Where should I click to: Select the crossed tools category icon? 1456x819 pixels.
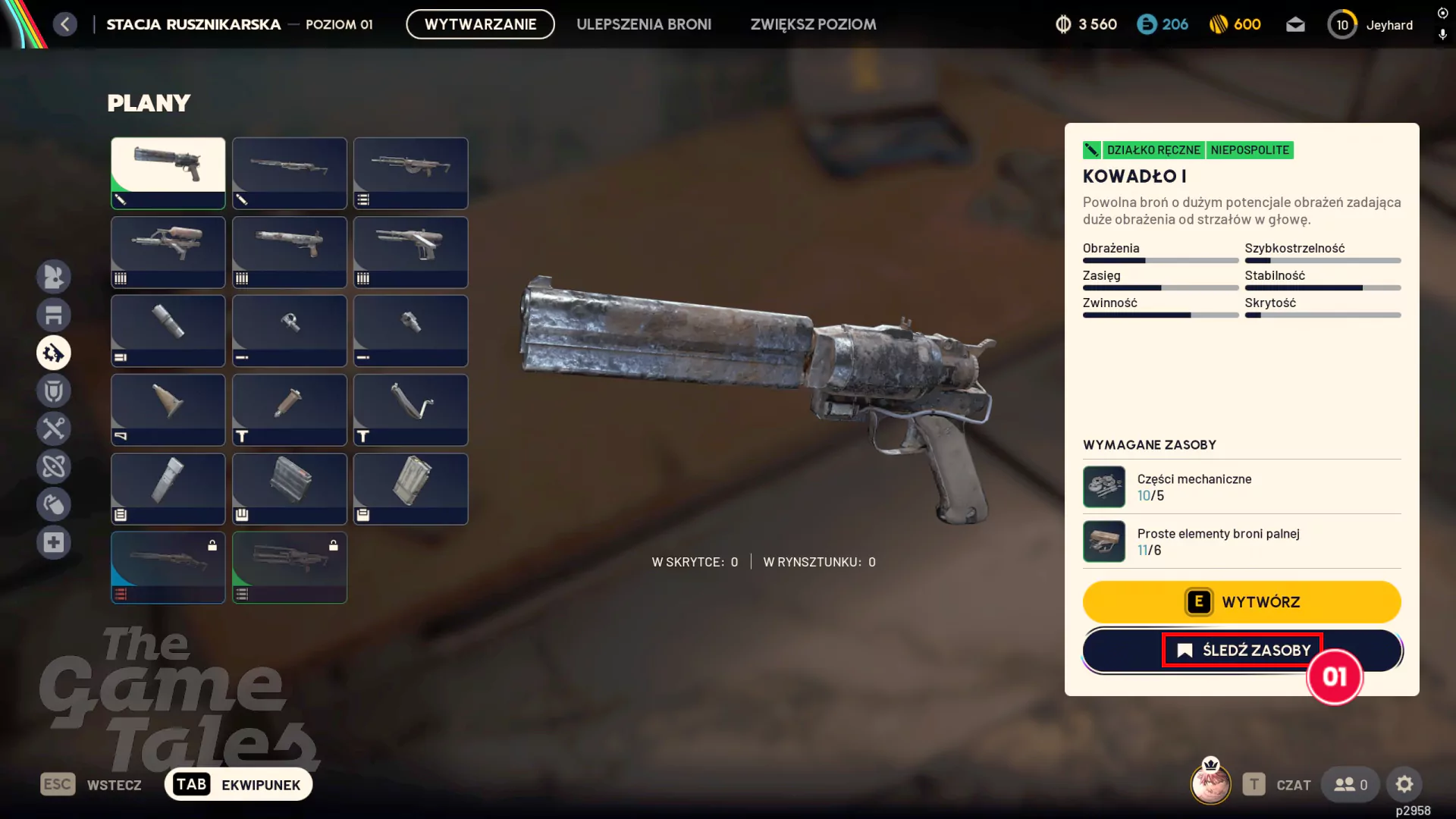coord(54,428)
